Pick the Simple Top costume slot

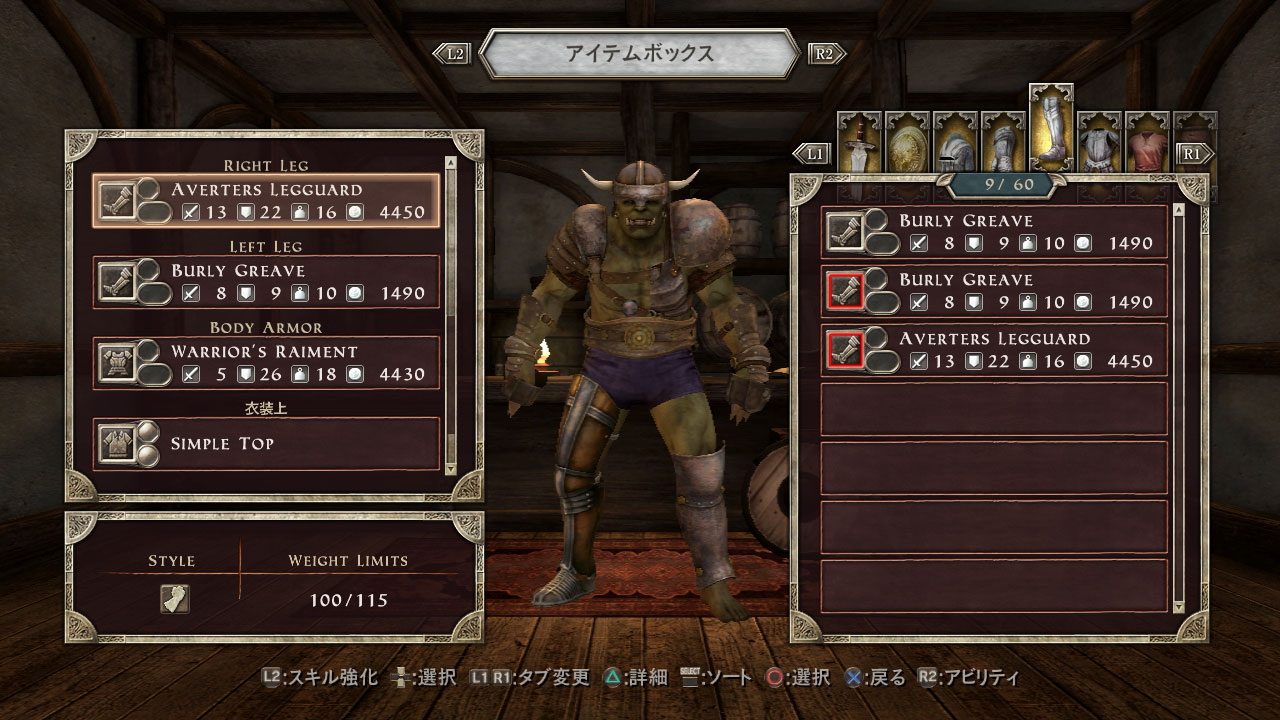coord(266,443)
